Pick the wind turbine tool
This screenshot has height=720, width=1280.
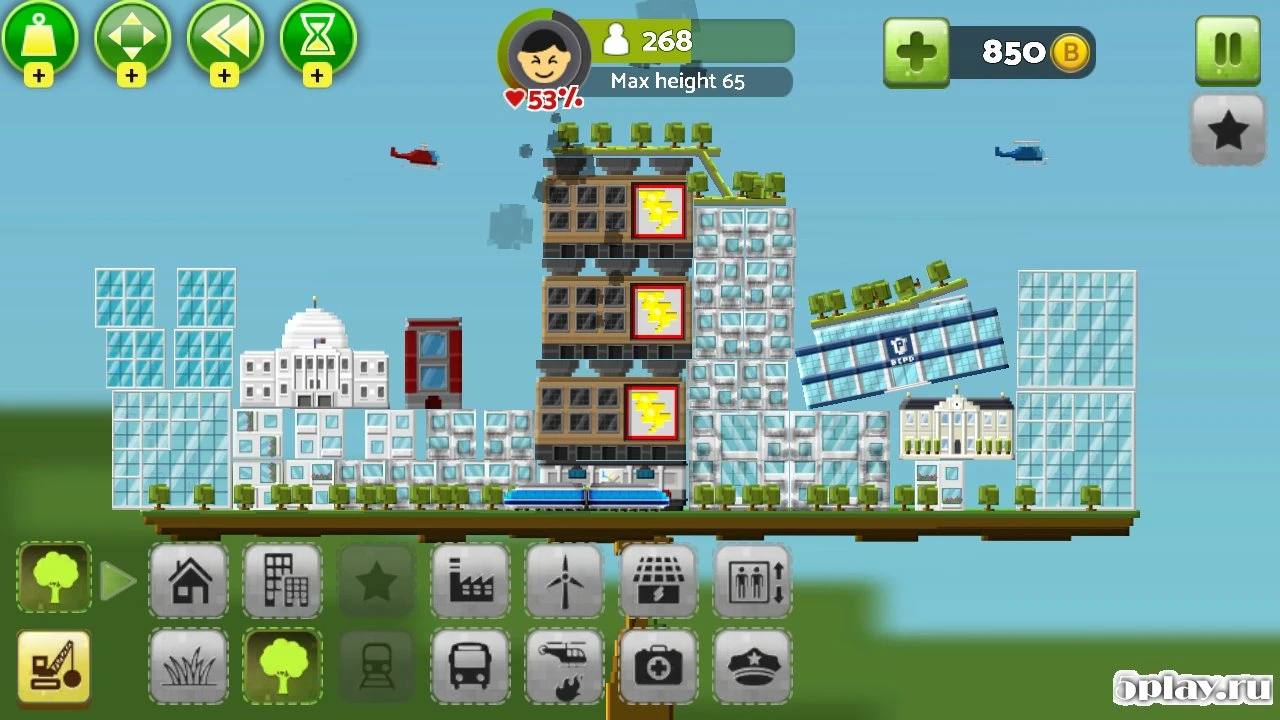pyautogui.click(x=564, y=580)
